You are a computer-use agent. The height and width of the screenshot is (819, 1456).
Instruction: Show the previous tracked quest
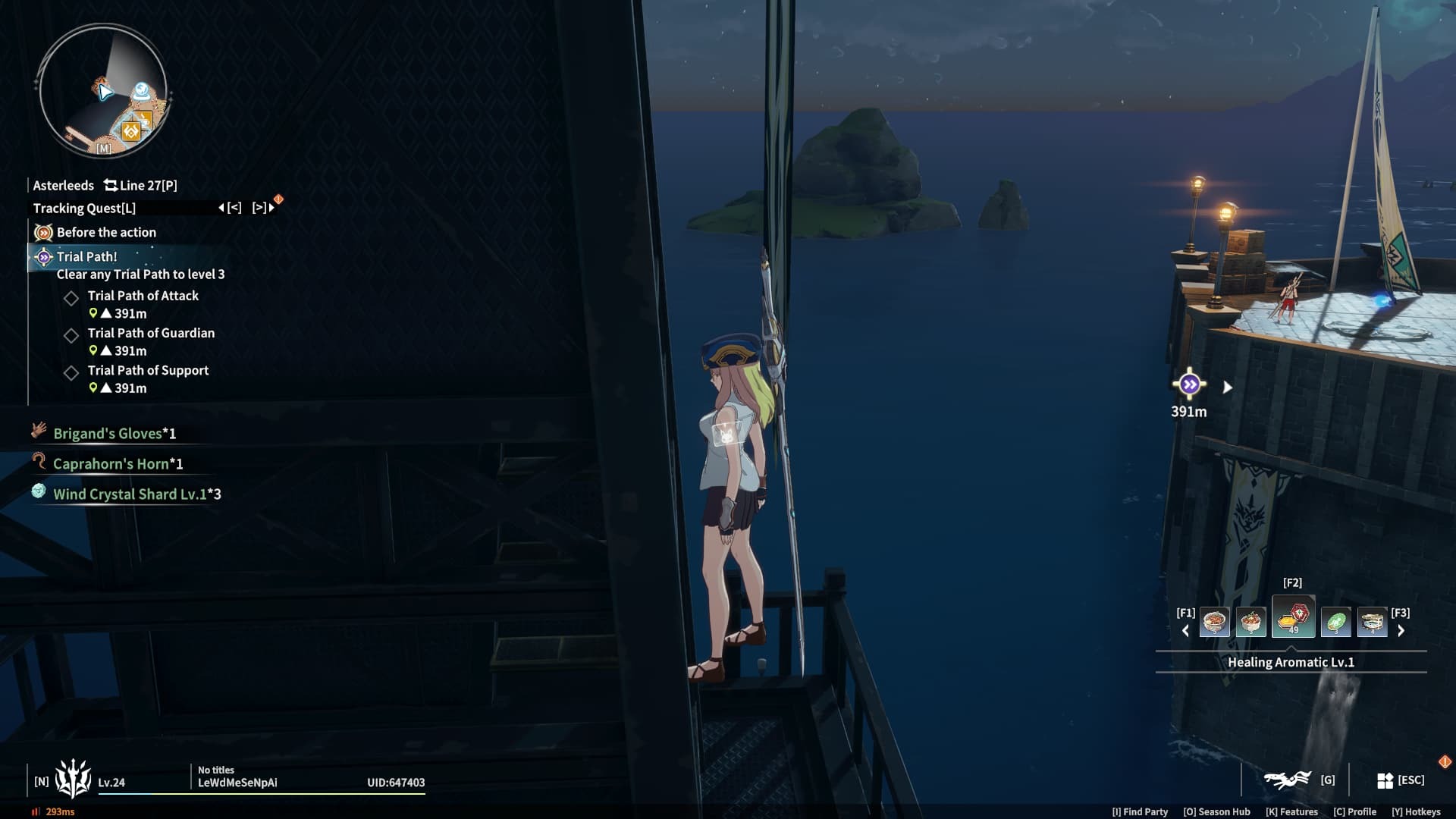coord(230,207)
